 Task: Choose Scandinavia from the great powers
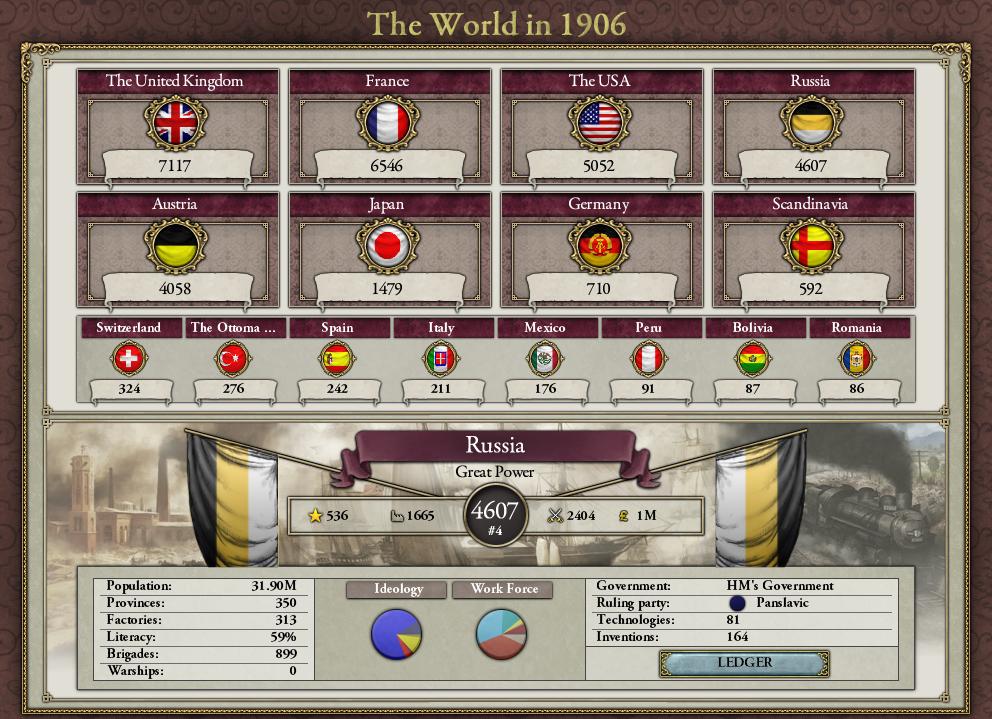811,246
